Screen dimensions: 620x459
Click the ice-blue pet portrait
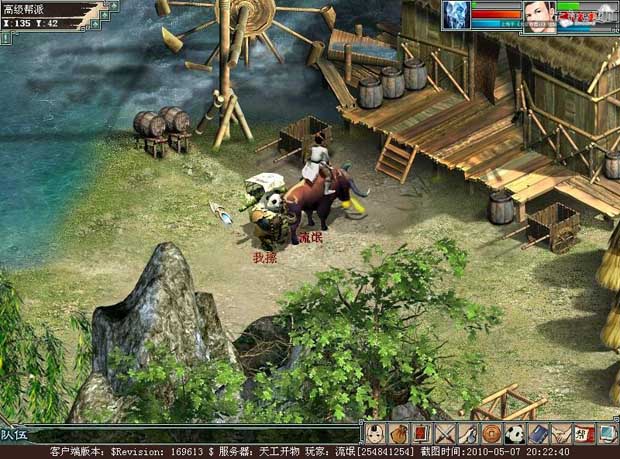(457, 15)
